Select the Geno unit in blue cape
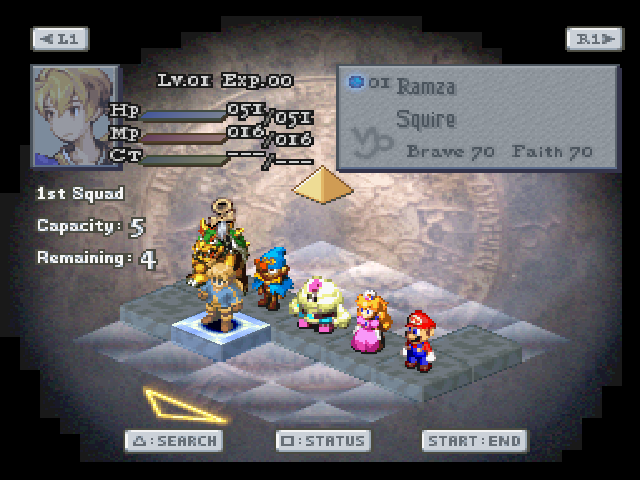The width and height of the screenshot is (640, 480). pos(270,280)
